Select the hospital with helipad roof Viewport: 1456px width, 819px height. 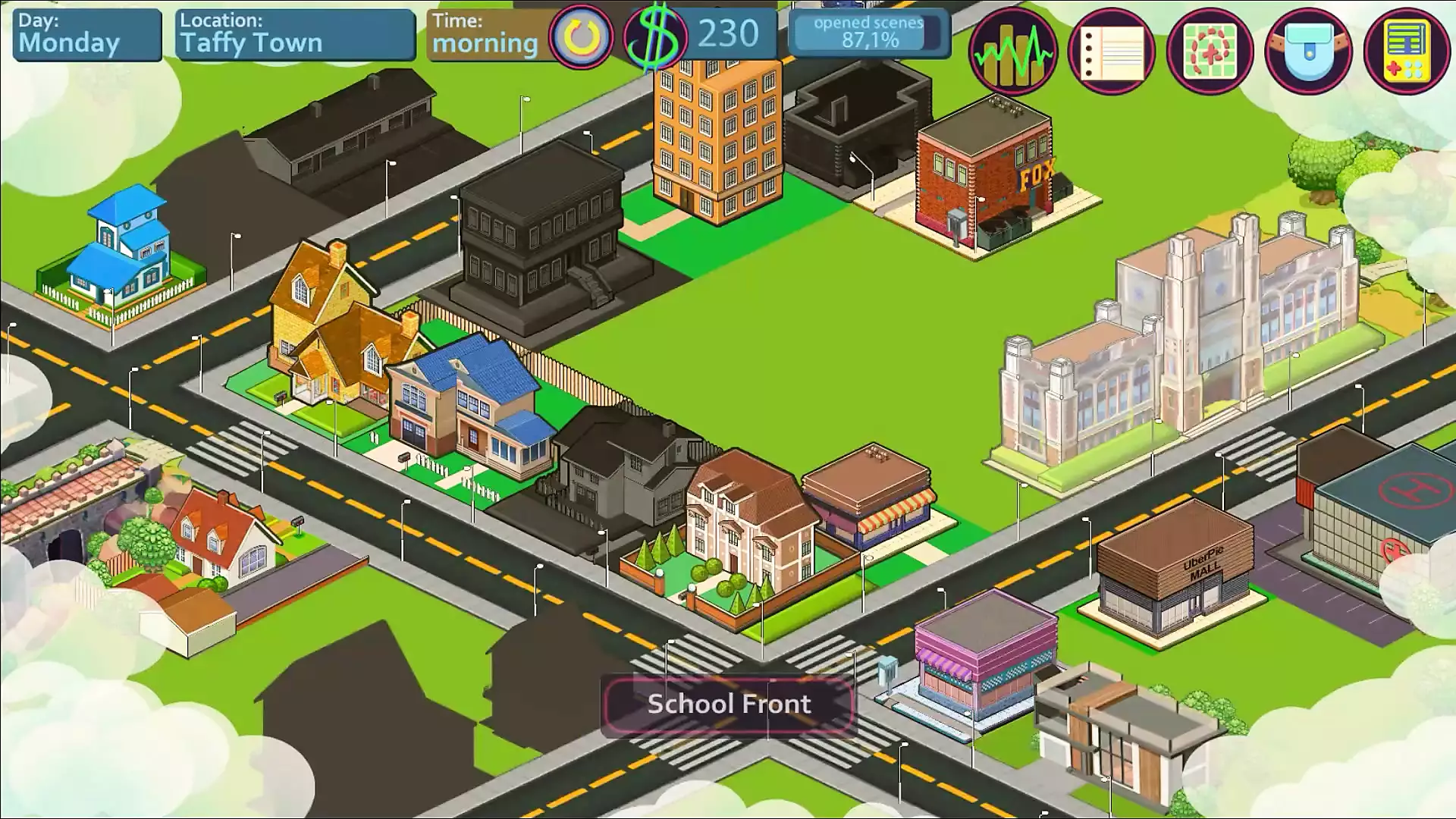tap(1380, 523)
